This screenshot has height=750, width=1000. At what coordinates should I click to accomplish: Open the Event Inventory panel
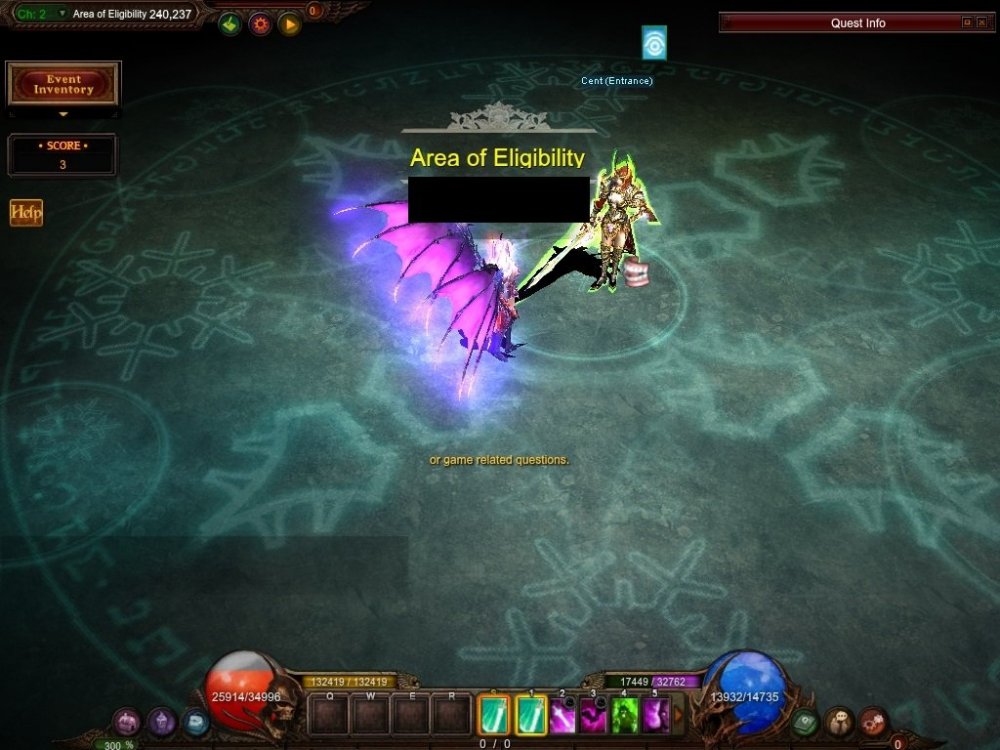pyautogui.click(x=63, y=84)
